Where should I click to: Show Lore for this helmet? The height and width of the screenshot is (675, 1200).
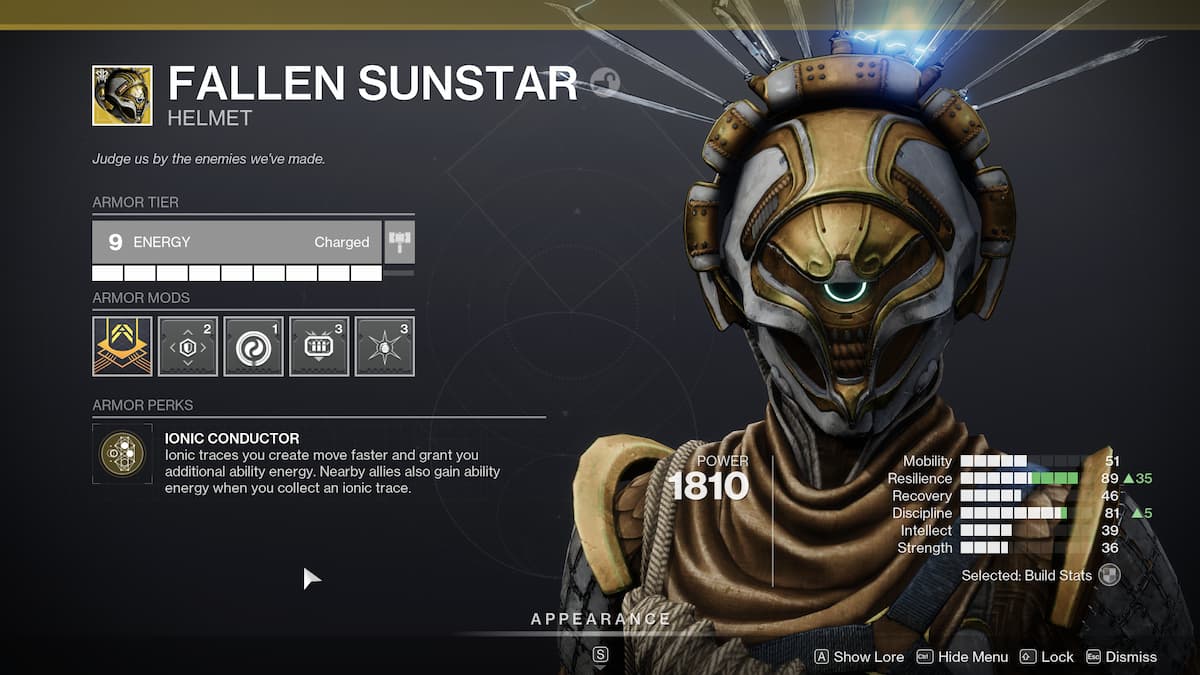tap(859, 657)
